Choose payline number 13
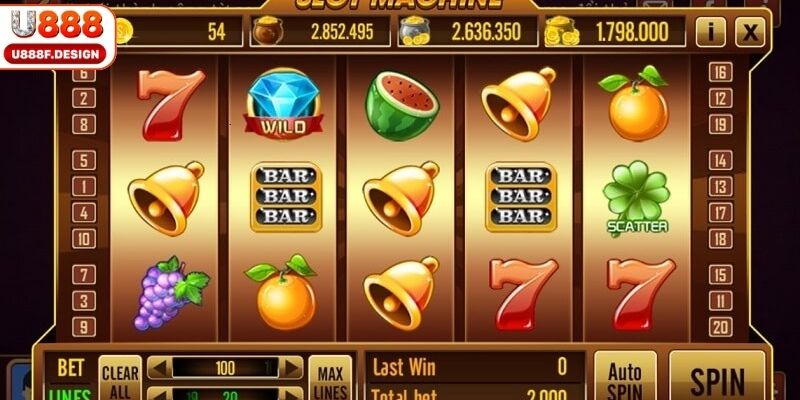This screenshot has width=800, height=400. (x=718, y=186)
